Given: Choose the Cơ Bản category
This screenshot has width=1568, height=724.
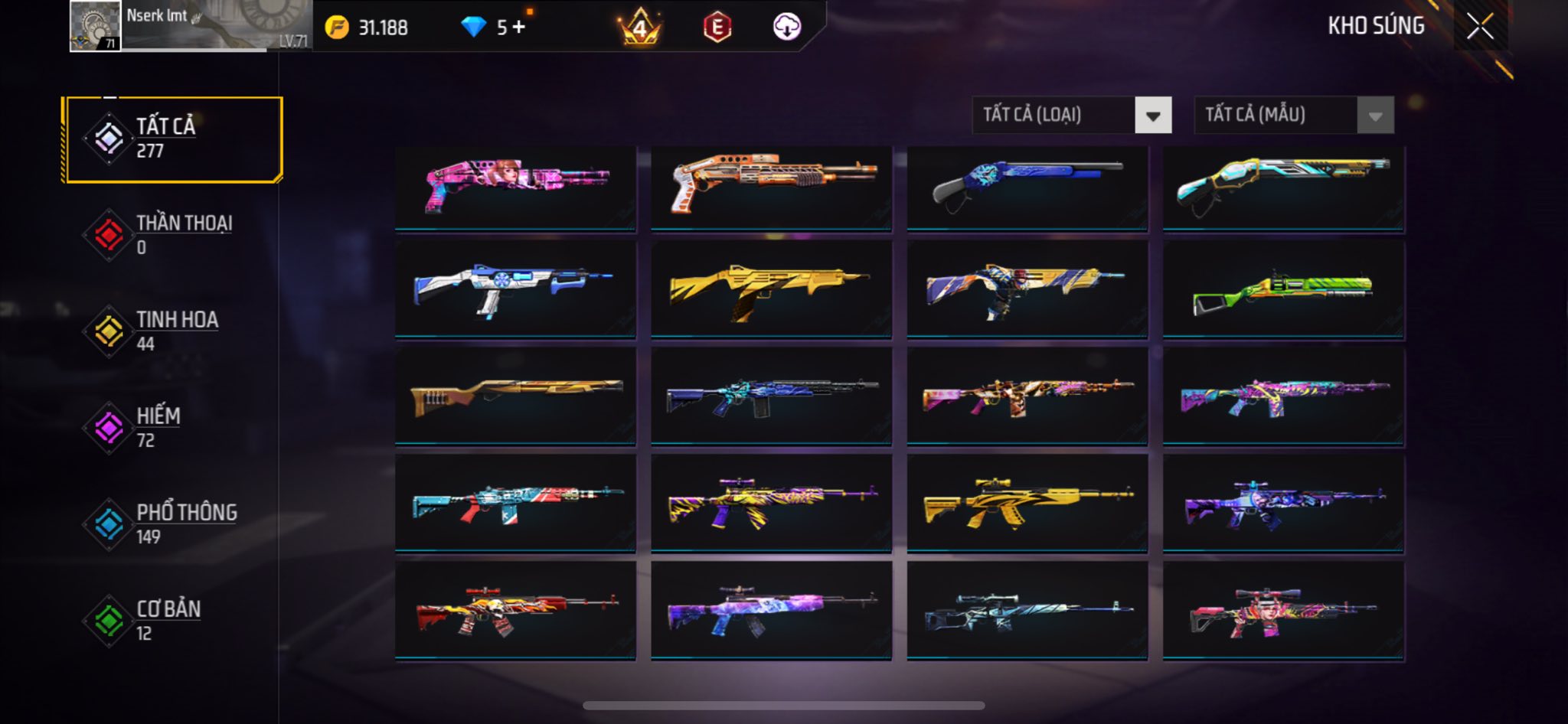Looking at the screenshot, I should [x=175, y=621].
